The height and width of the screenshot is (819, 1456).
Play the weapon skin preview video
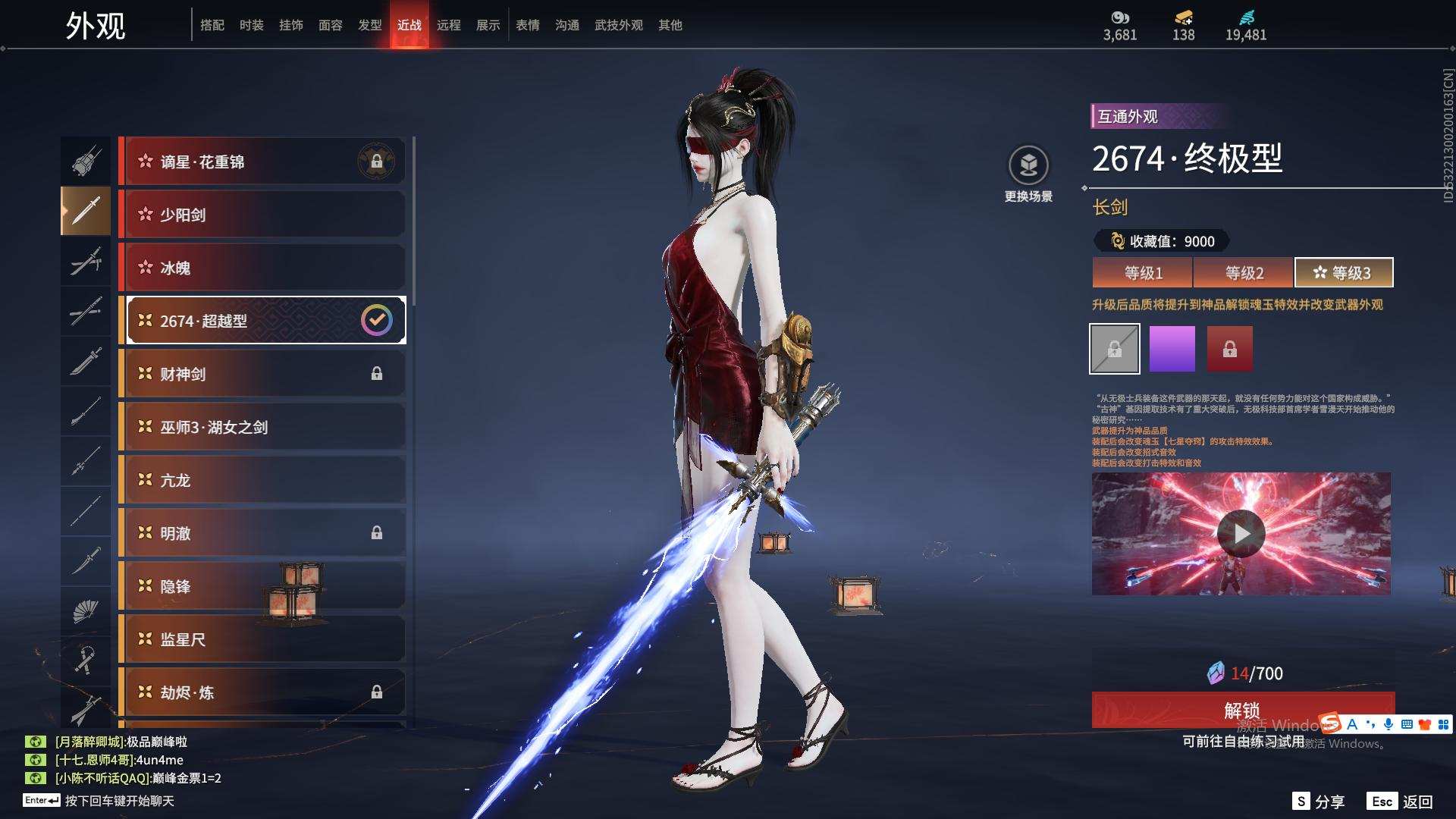(x=1241, y=534)
